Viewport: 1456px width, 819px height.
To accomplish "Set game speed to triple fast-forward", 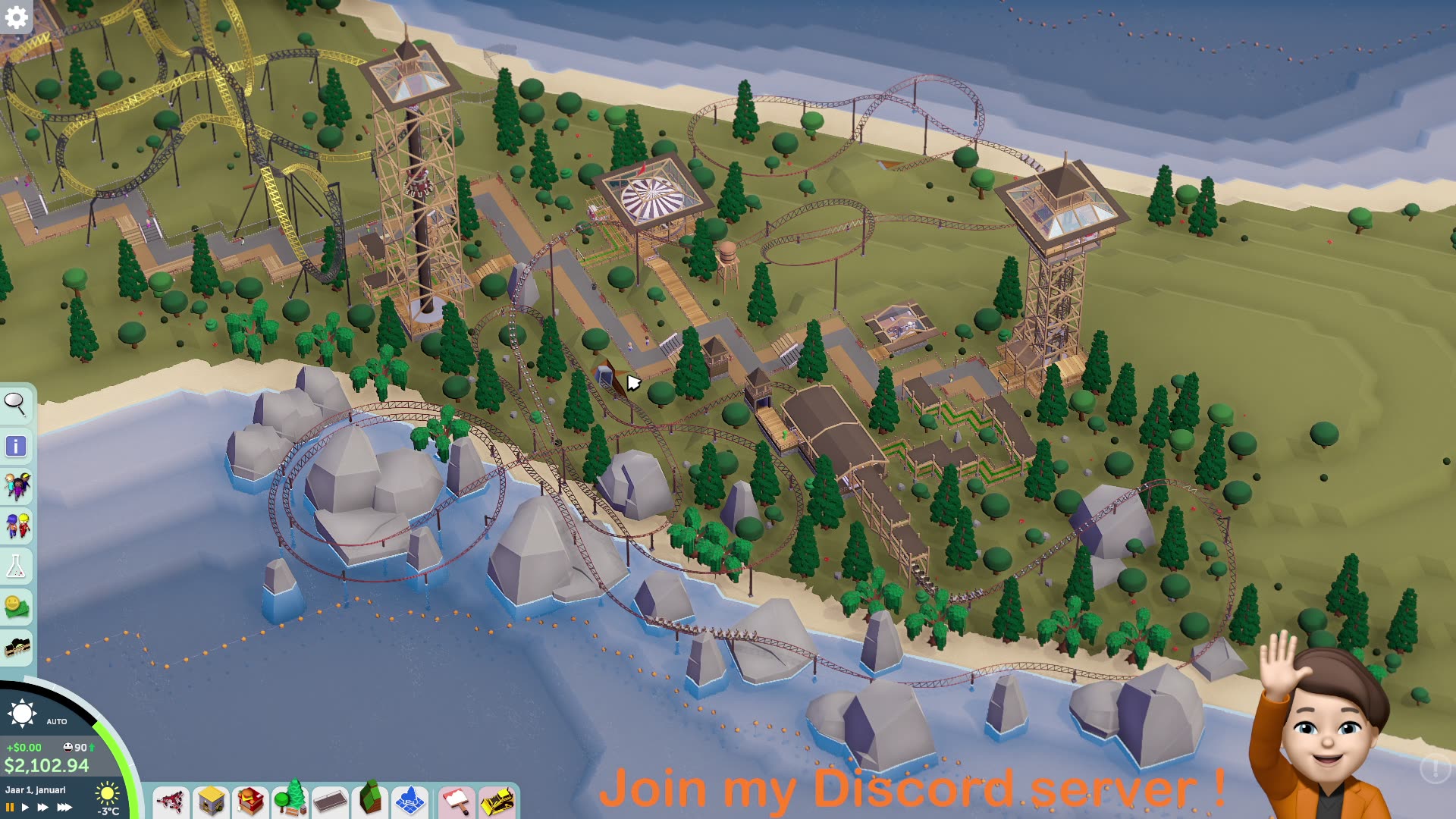I will coord(64,807).
